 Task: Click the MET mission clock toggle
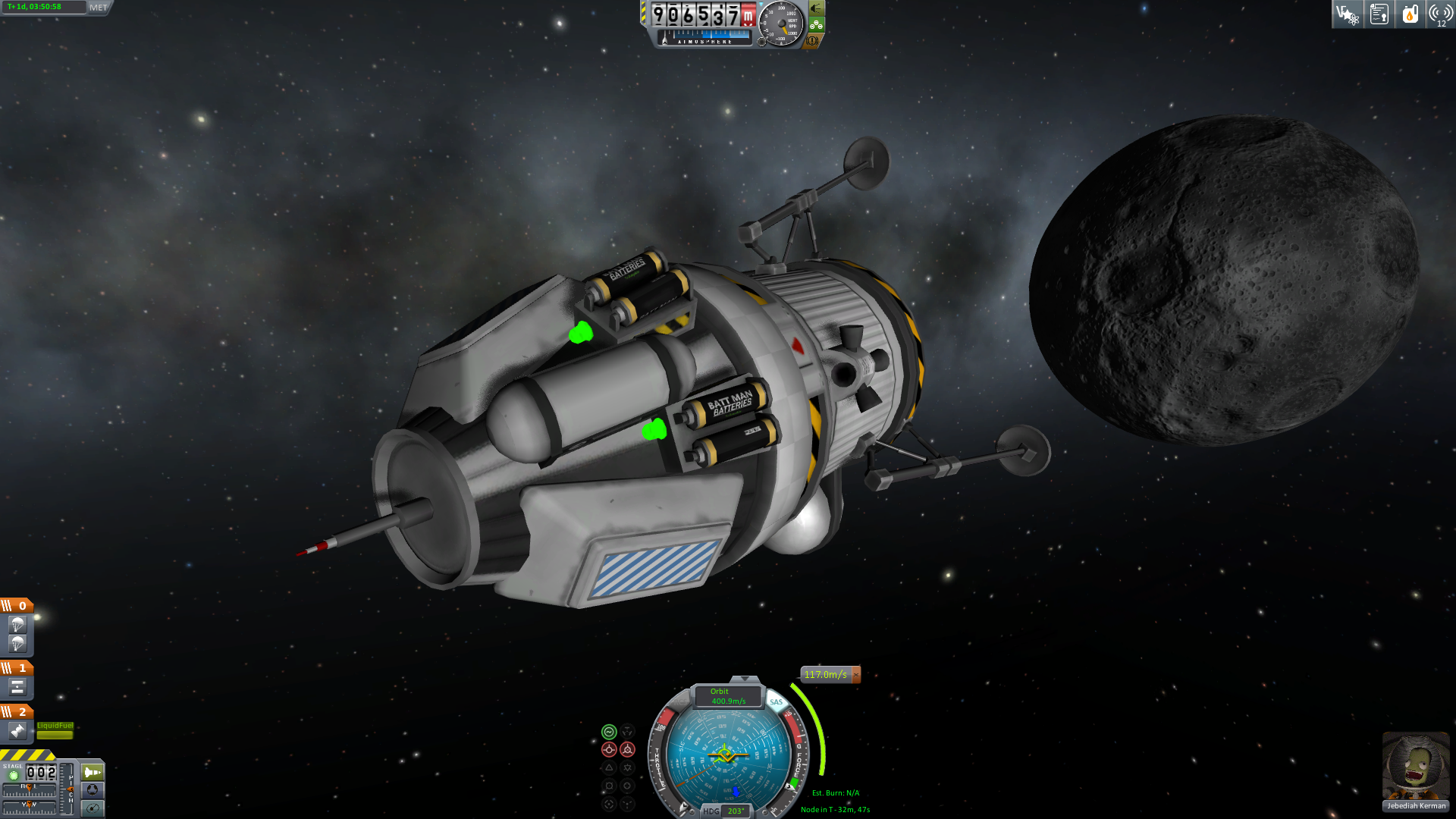point(99,8)
